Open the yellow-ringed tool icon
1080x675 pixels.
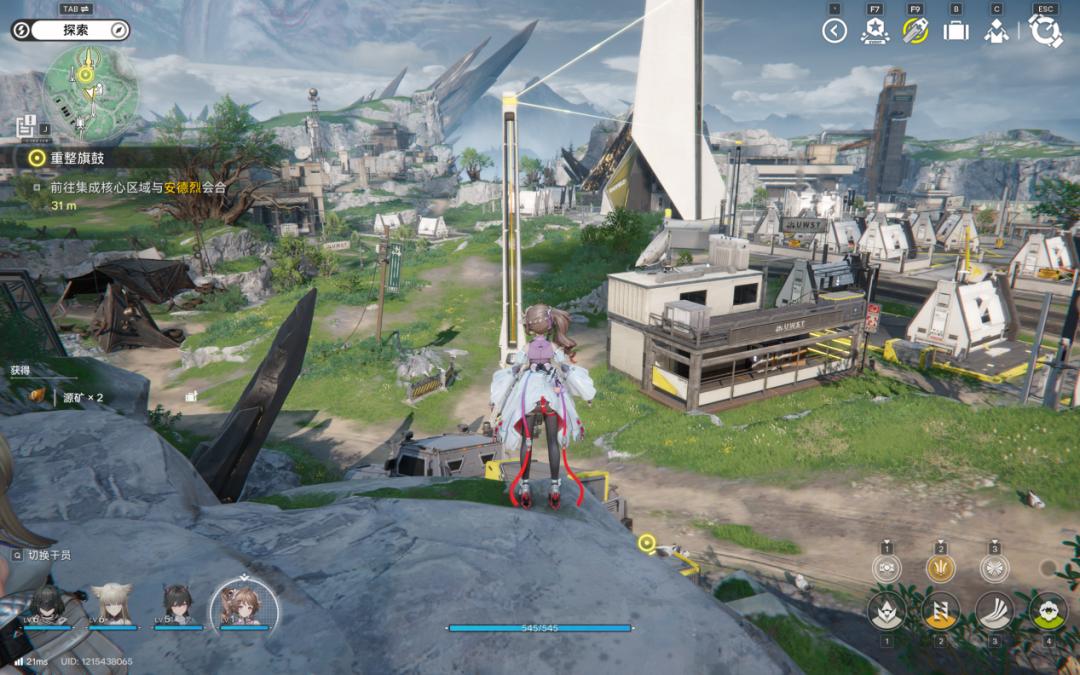tap(915, 31)
